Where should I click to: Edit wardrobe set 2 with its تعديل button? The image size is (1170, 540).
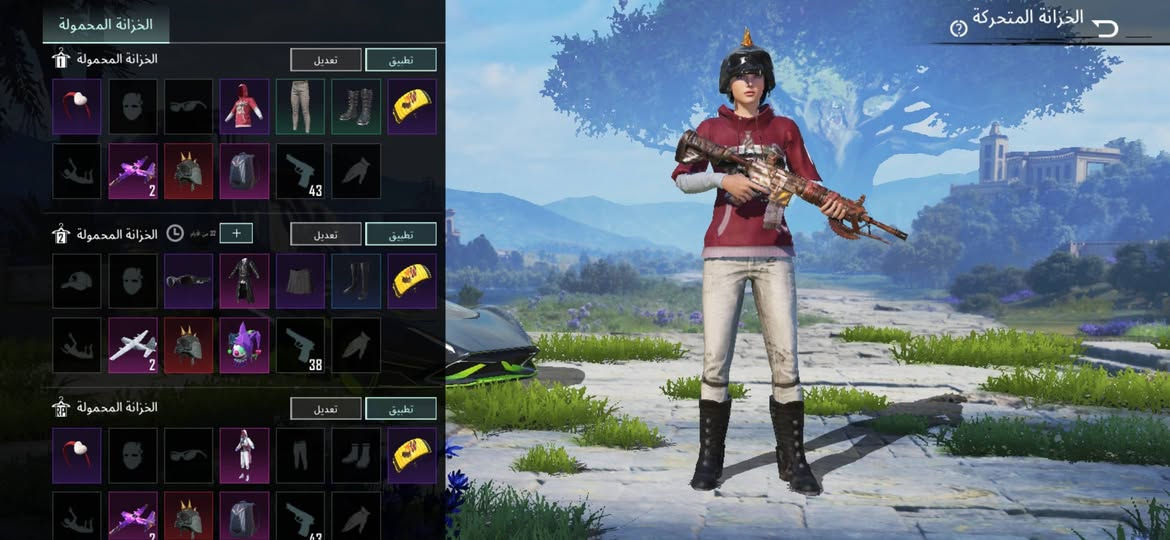[x=325, y=234]
